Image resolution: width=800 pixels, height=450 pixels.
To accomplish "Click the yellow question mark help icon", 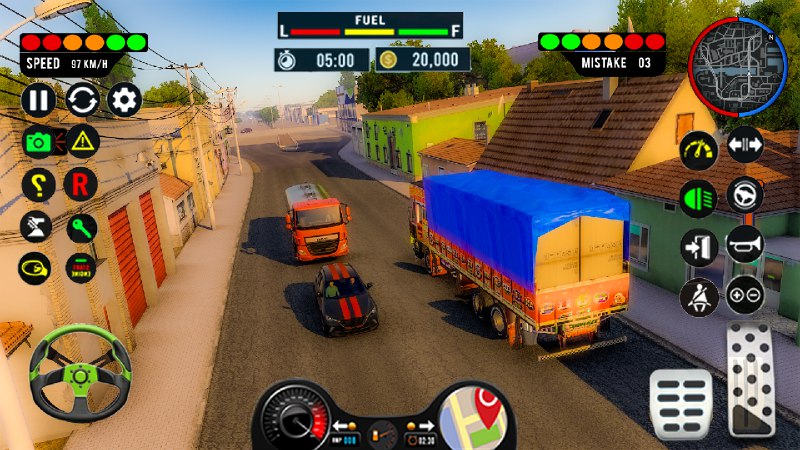I will pos(38,184).
